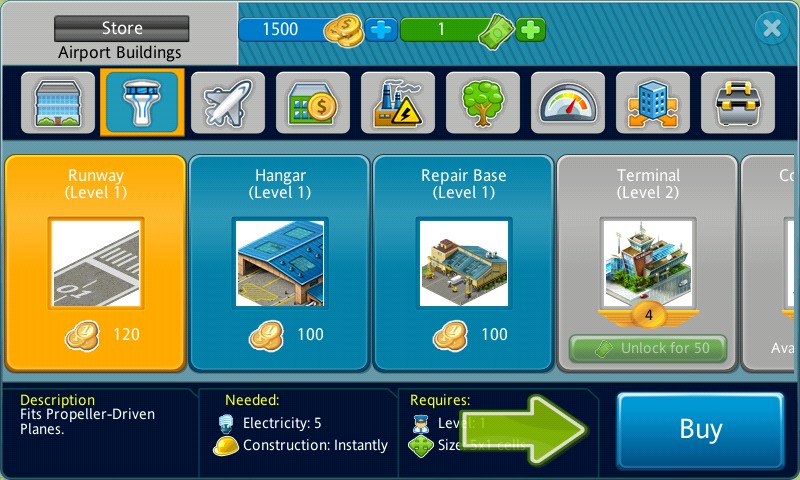
Task: Add more gold coins with blue plus
Action: pyautogui.click(x=381, y=30)
